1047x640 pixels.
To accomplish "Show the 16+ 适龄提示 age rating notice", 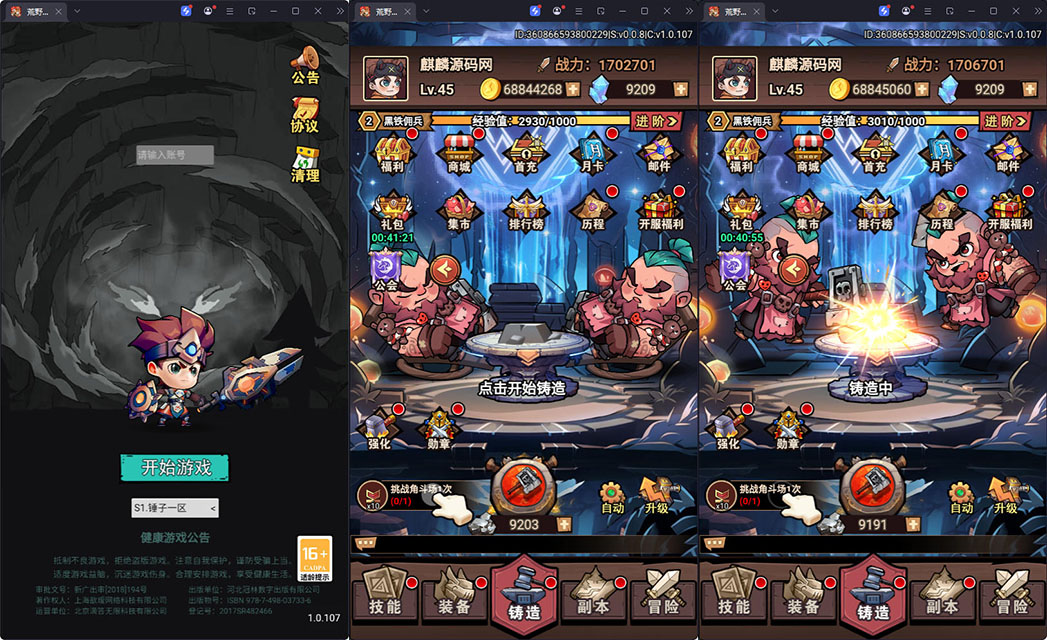I will [x=314, y=559].
